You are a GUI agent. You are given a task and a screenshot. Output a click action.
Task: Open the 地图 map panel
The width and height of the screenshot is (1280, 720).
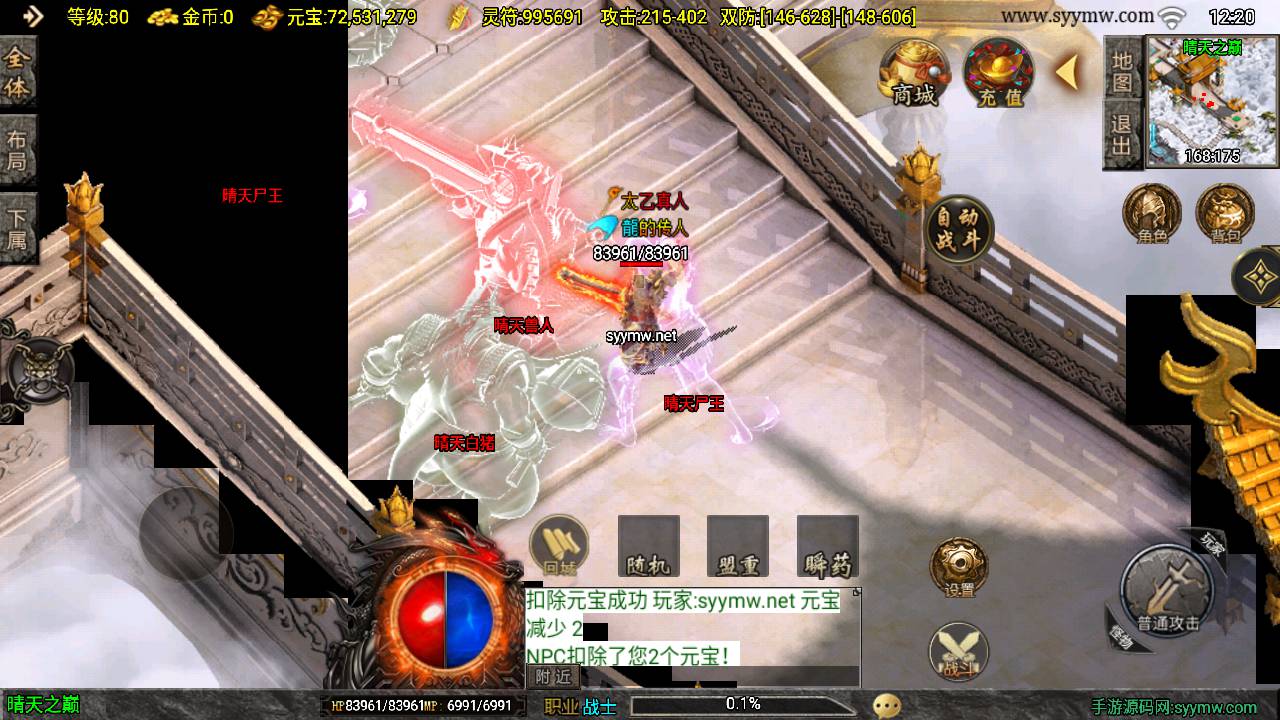pyautogui.click(x=1122, y=71)
